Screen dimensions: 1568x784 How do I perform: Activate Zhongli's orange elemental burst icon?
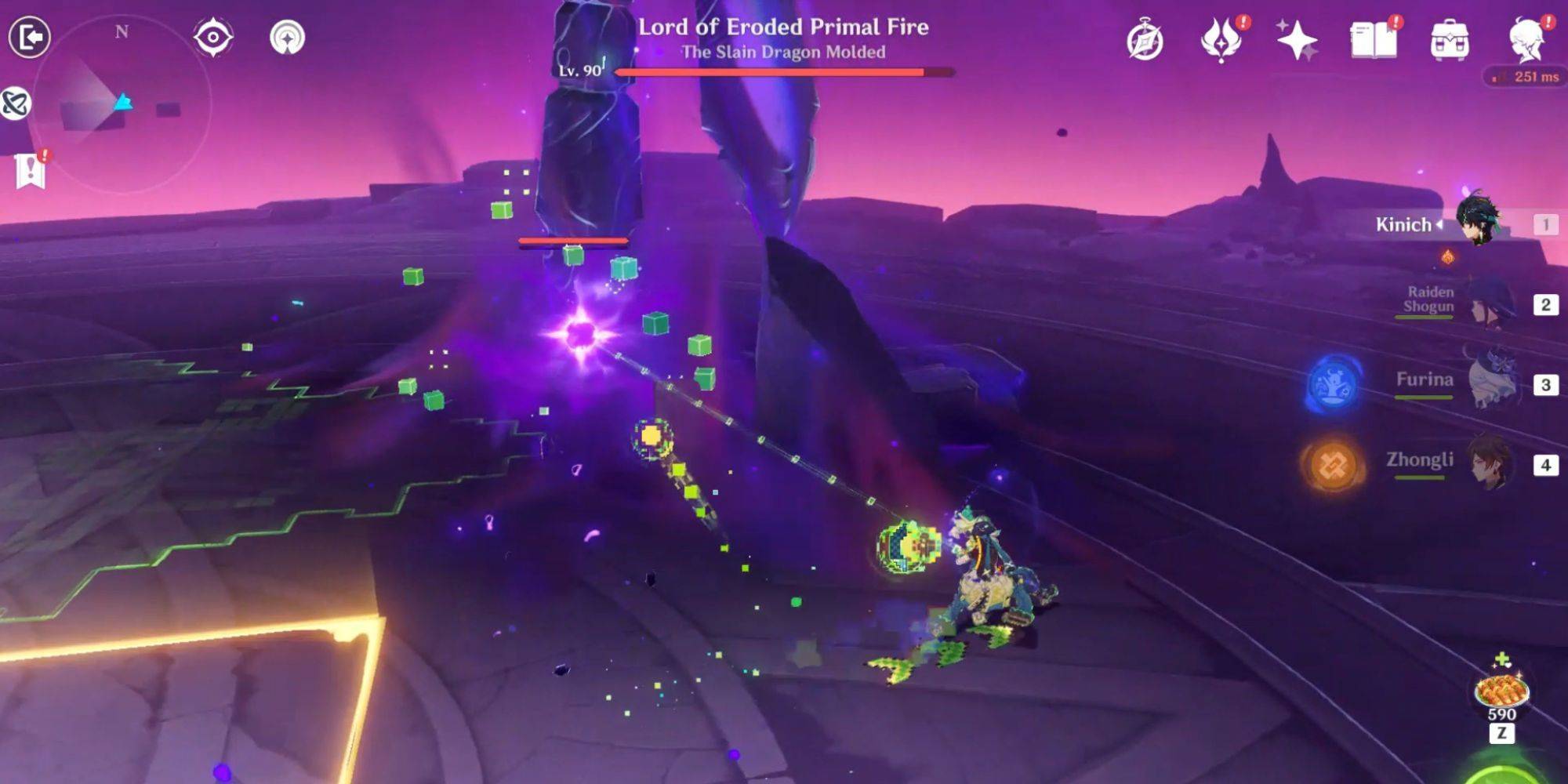click(x=1333, y=465)
